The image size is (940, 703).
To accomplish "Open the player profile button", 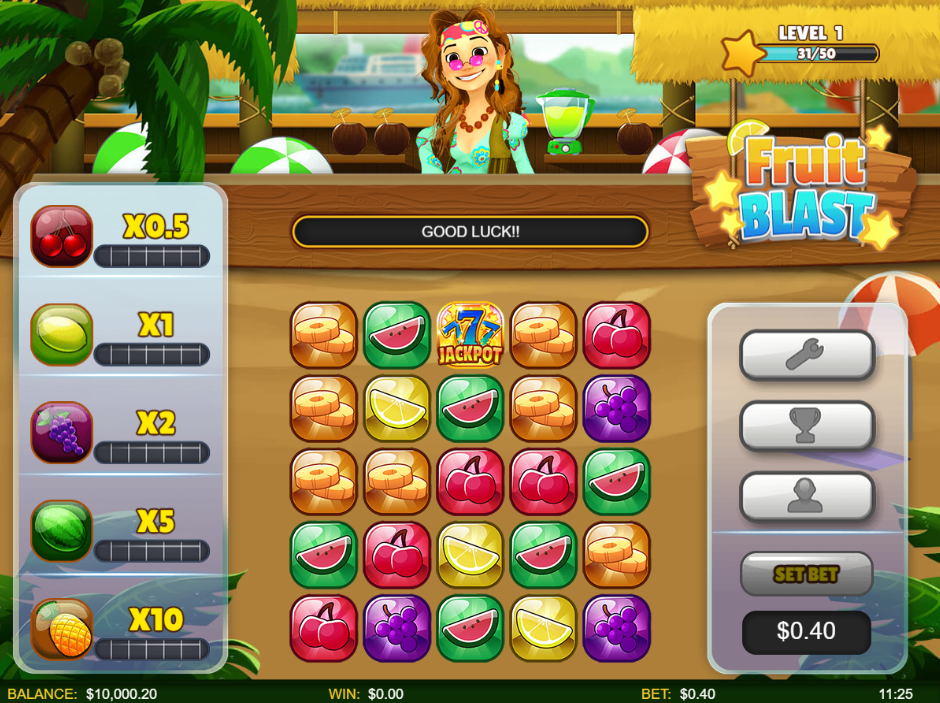I will pyautogui.click(x=806, y=497).
